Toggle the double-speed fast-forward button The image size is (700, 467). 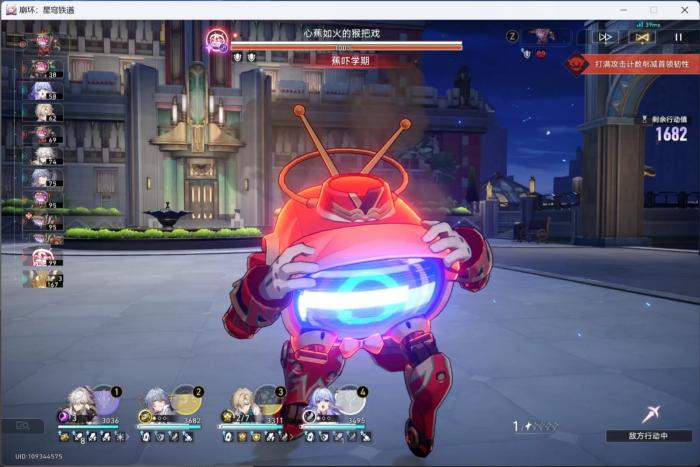point(604,36)
